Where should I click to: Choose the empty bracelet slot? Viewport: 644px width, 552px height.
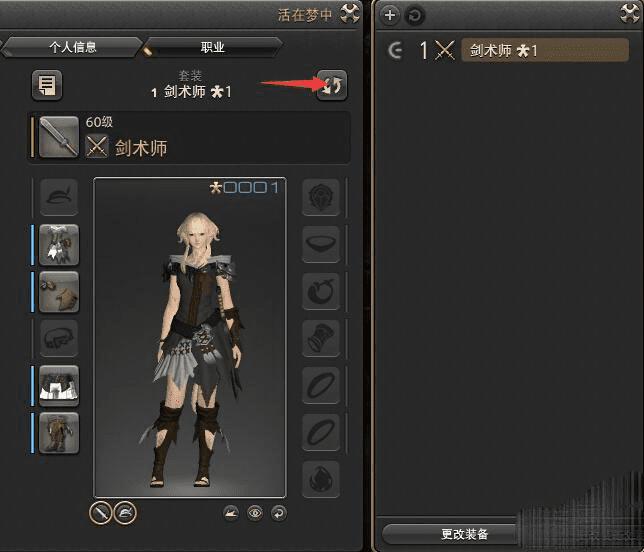321,339
